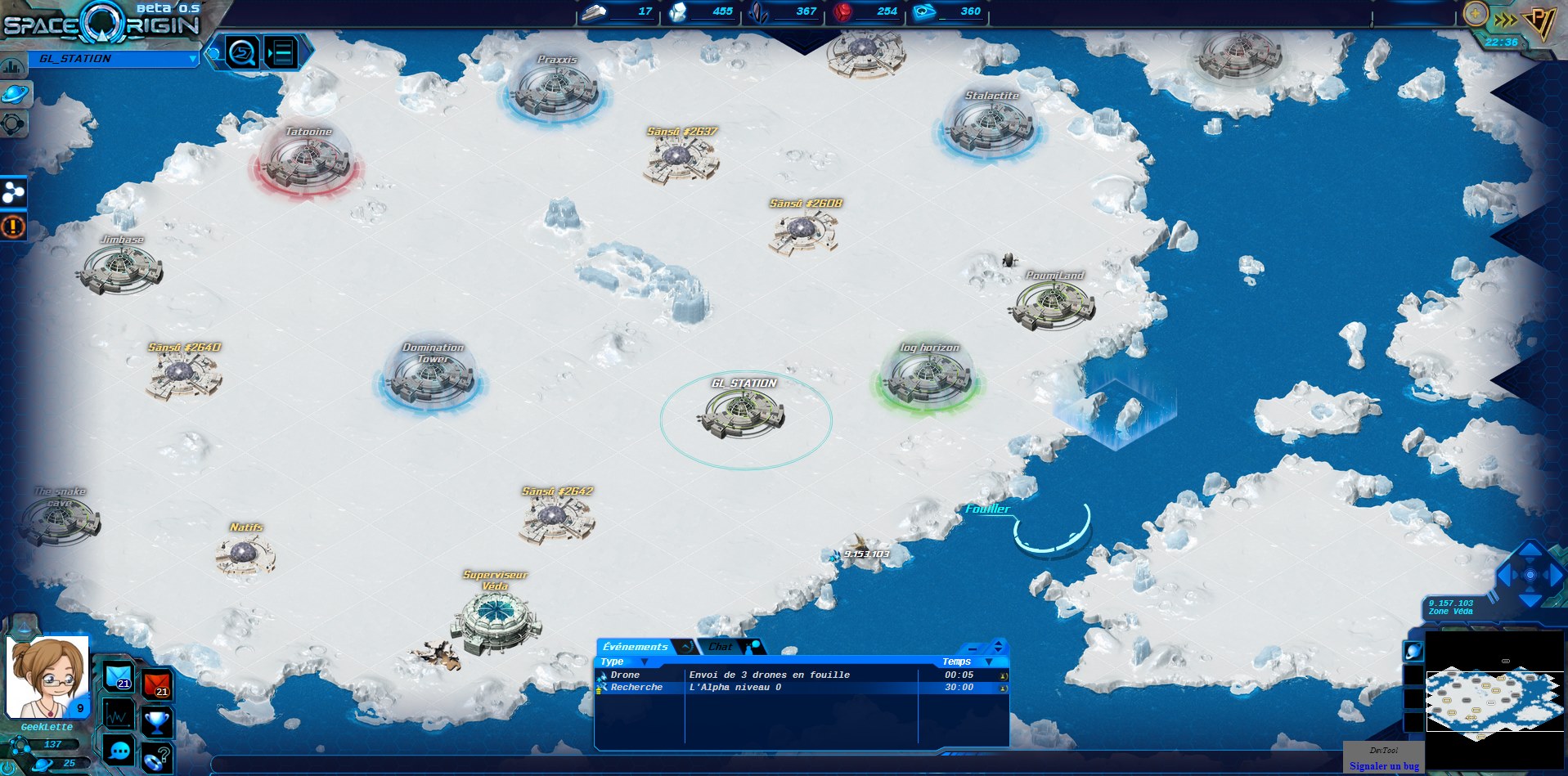Click the orange exclamation alert icon
Viewport: 1568px width, 776px height.
(13, 227)
